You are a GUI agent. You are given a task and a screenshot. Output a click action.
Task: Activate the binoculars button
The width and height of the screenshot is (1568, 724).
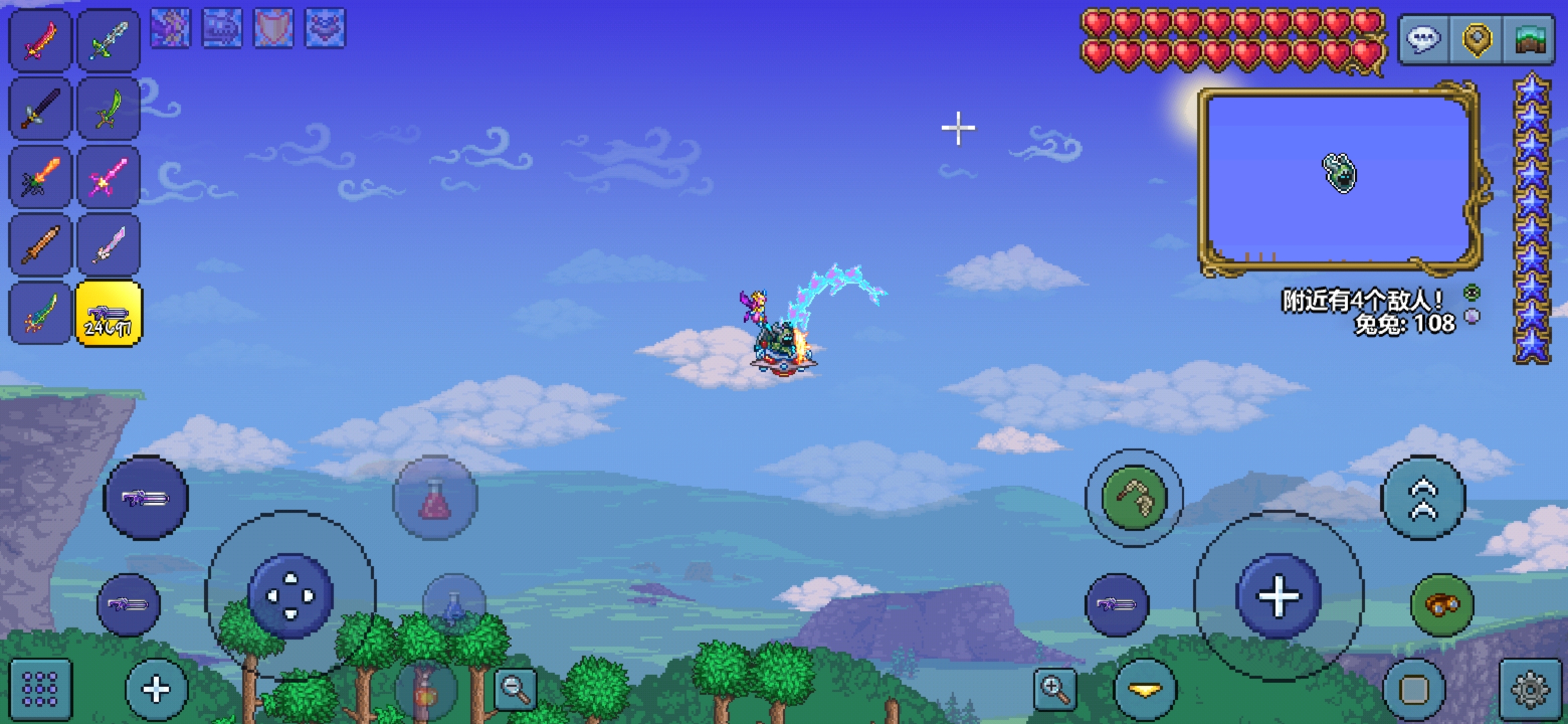tap(1442, 605)
